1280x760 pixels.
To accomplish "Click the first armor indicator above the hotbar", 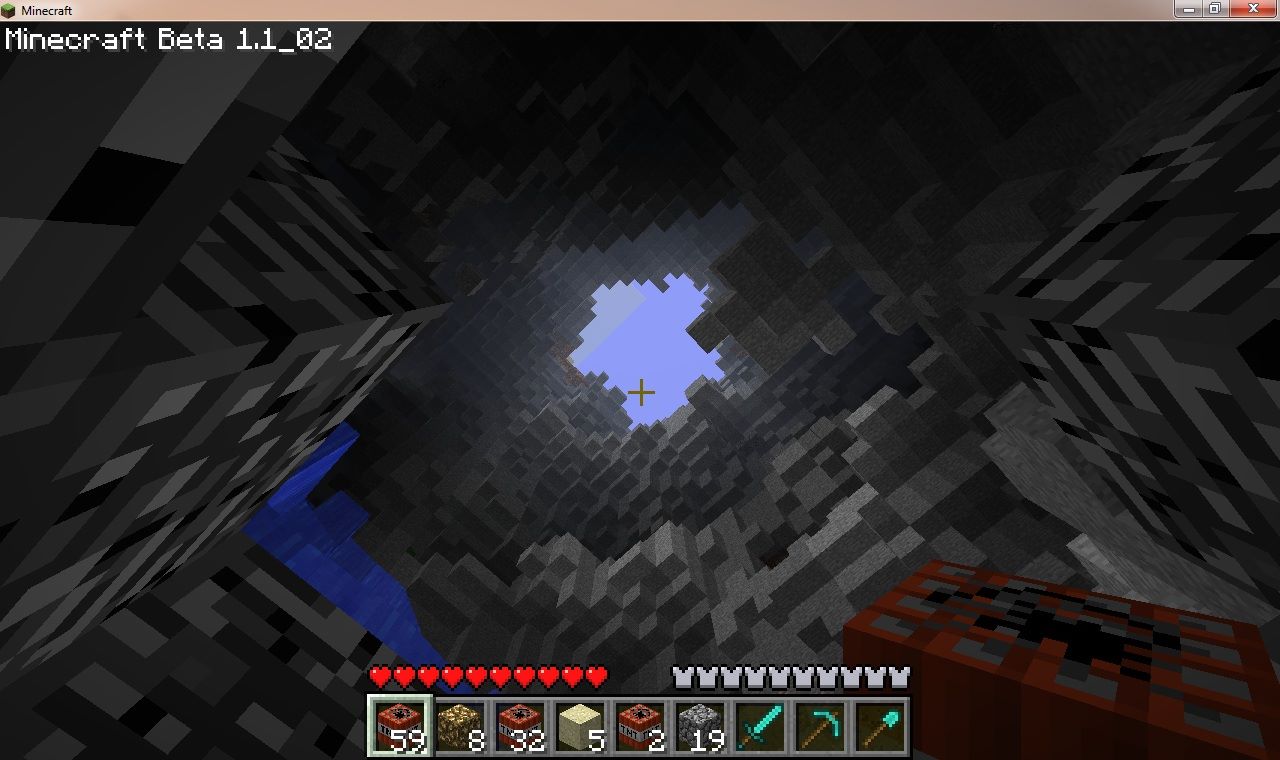I will (x=686, y=676).
